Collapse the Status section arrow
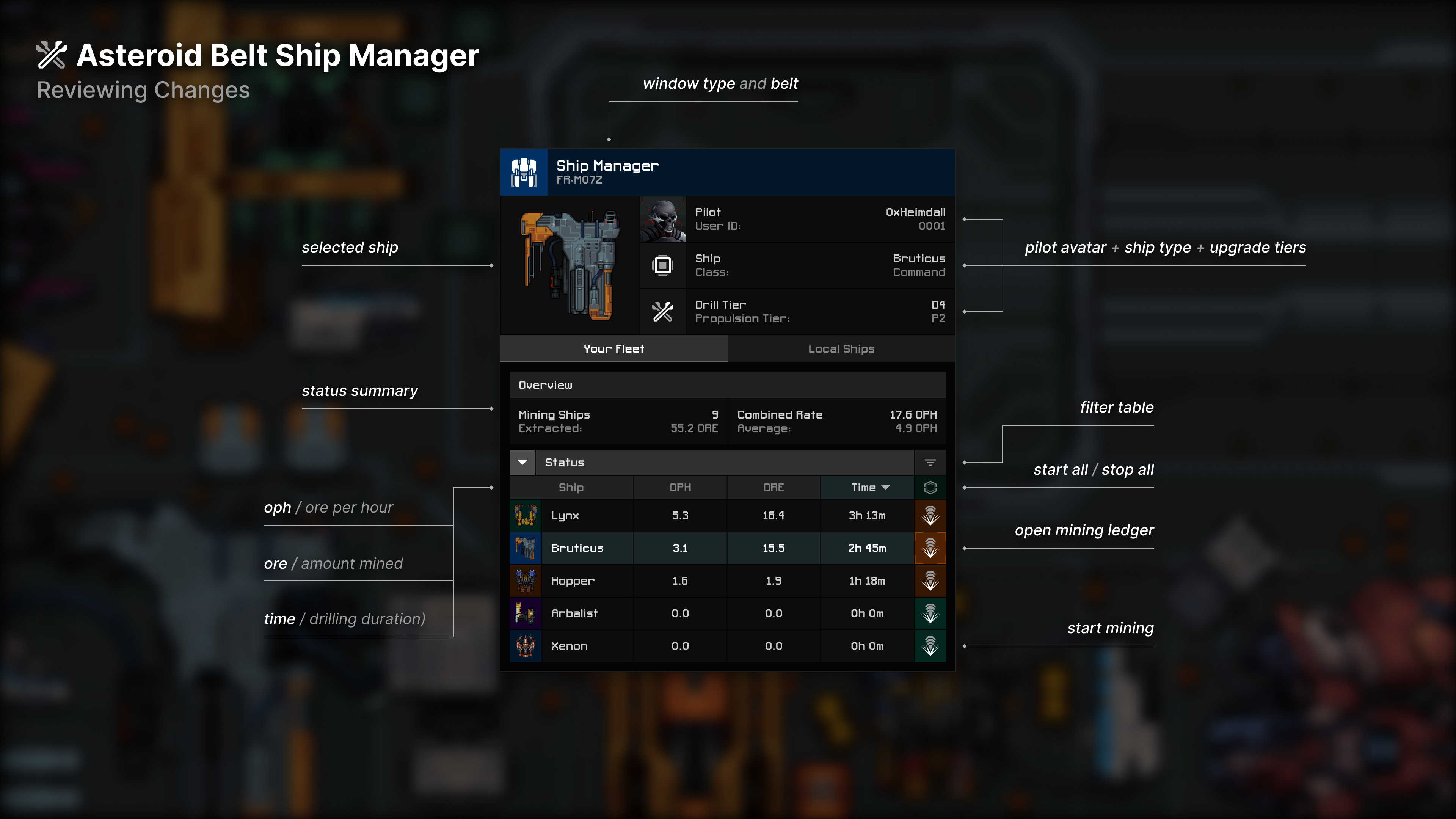 [522, 462]
